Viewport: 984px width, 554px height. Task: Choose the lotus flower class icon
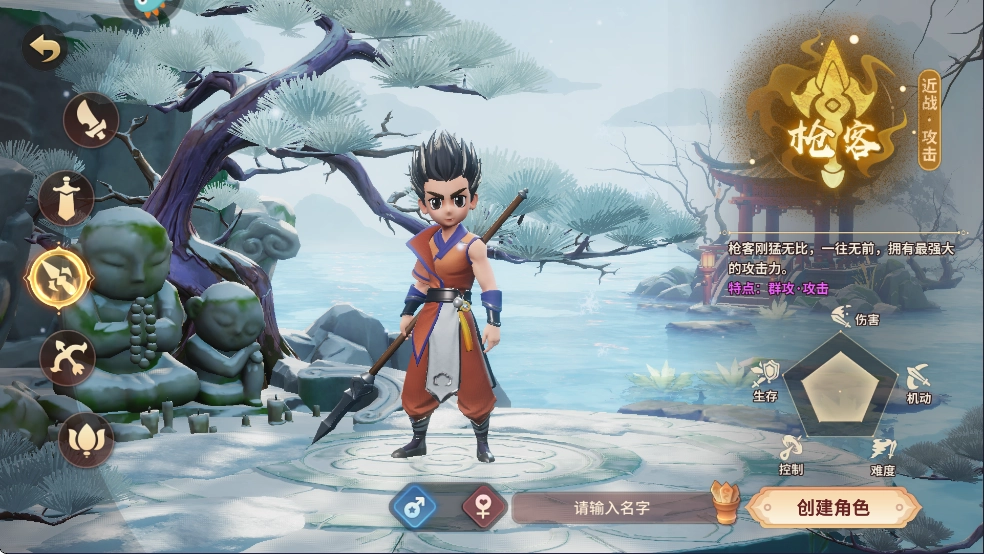[86, 439]
